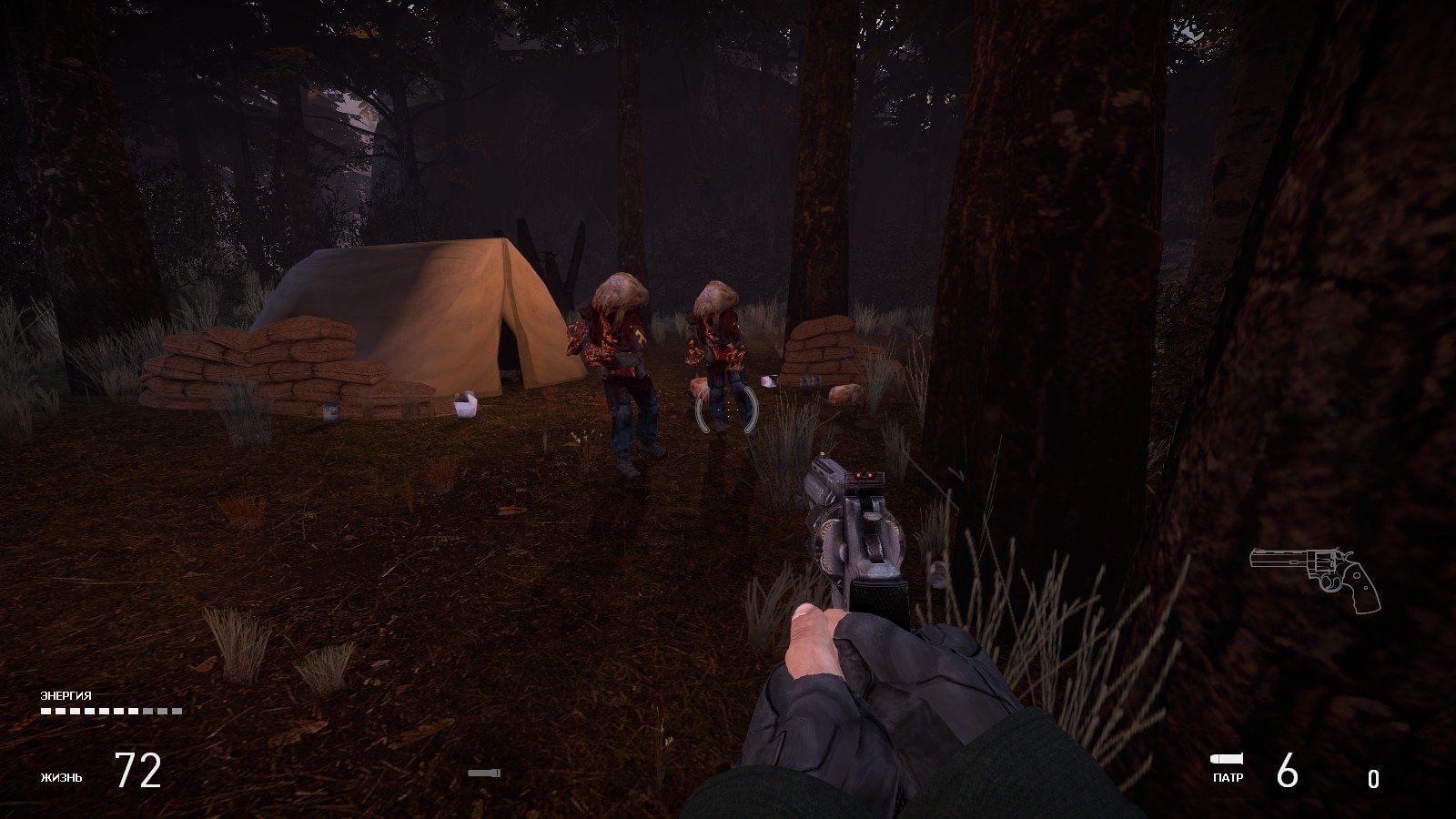Click the flashlight indicator icon
1456x819 pixels.
pyautogui.click(x=484, y=773)
